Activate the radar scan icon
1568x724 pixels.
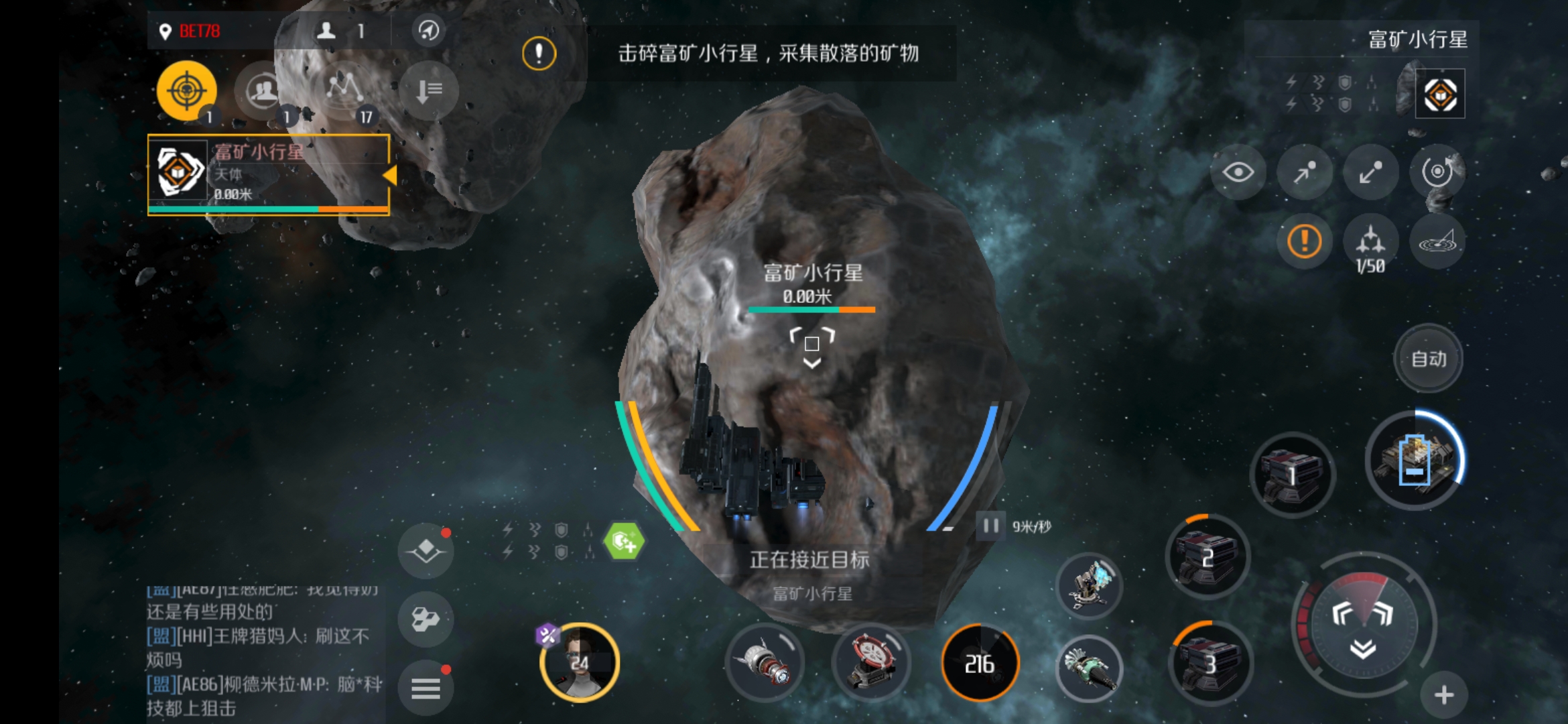click(x=1437, y=243)
